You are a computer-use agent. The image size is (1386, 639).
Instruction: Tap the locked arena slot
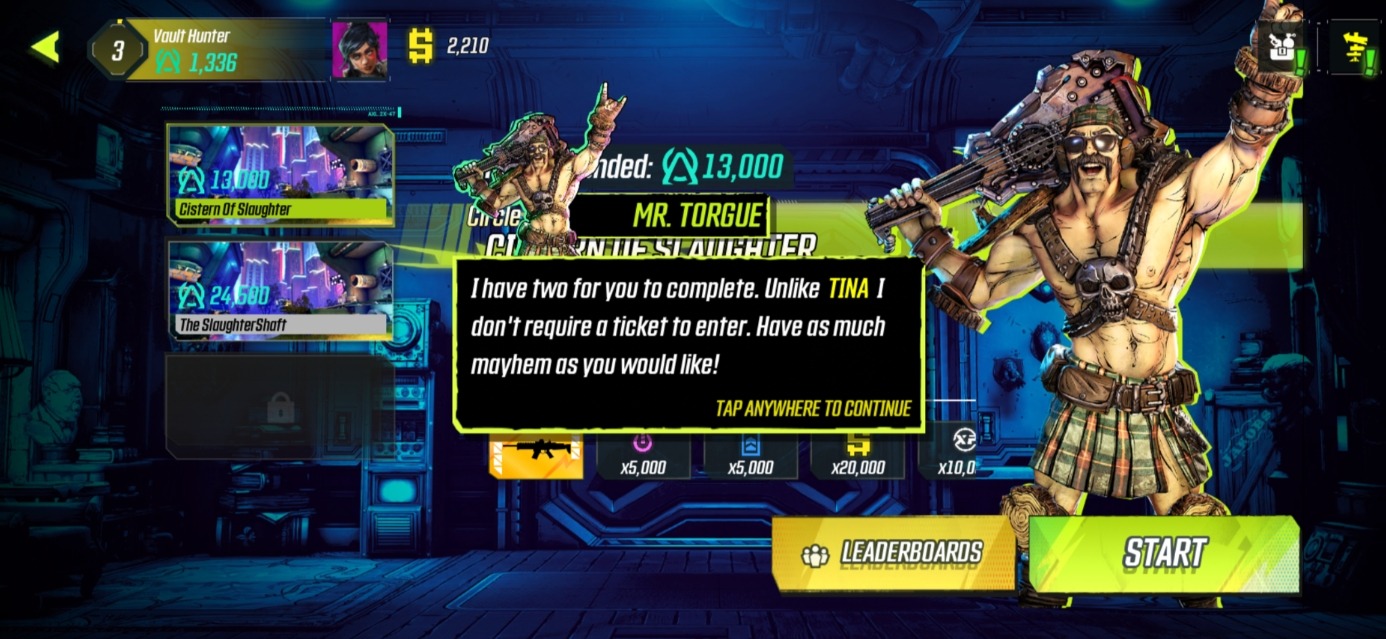pos(280,407)
